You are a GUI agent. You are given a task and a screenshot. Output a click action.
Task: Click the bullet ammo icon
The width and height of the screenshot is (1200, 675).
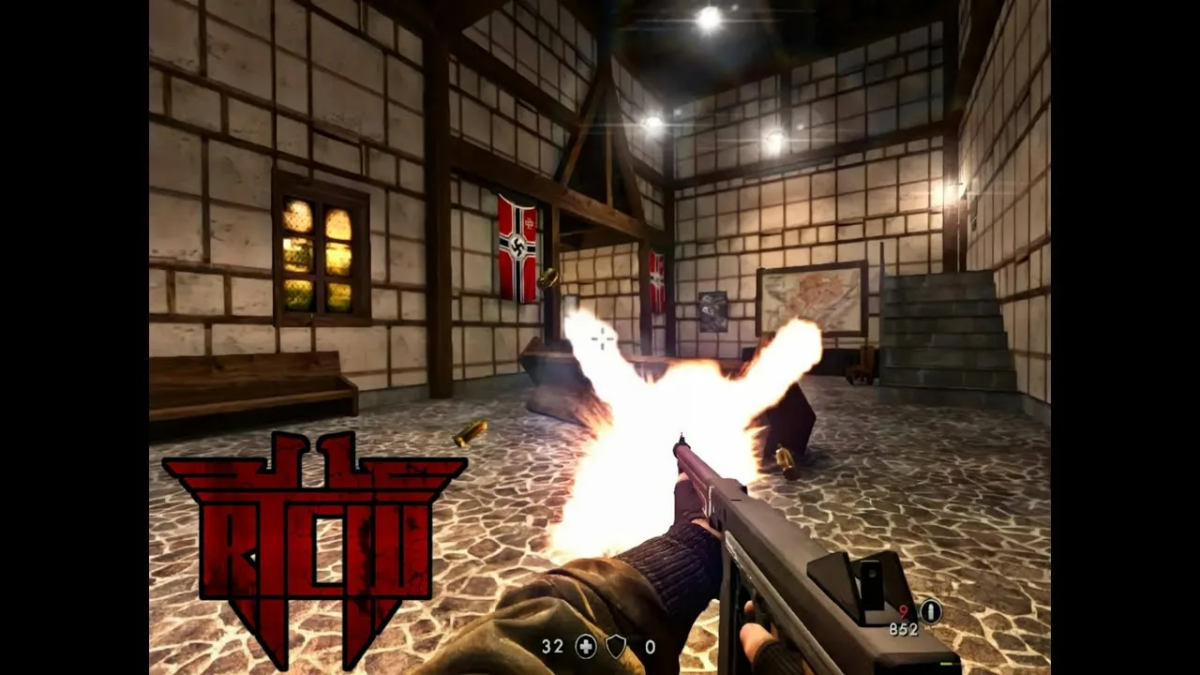[x=930, y=610]
